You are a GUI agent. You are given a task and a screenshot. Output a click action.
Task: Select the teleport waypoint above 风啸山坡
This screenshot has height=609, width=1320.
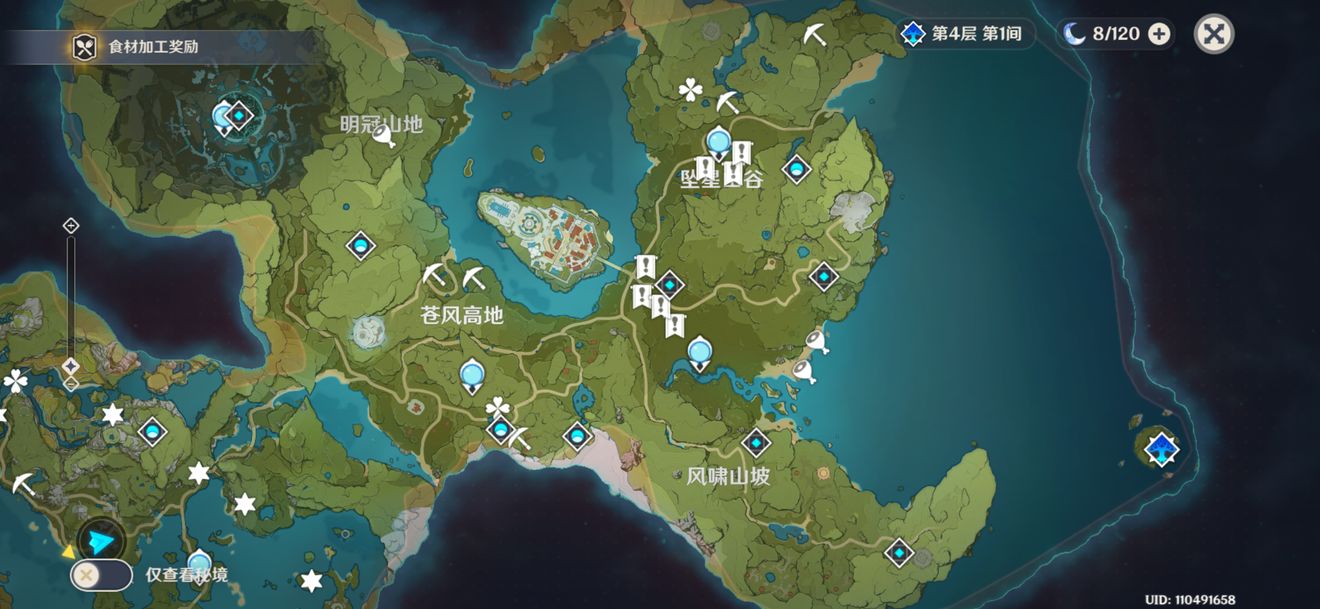pyautogui.click(x=756, y=442)
